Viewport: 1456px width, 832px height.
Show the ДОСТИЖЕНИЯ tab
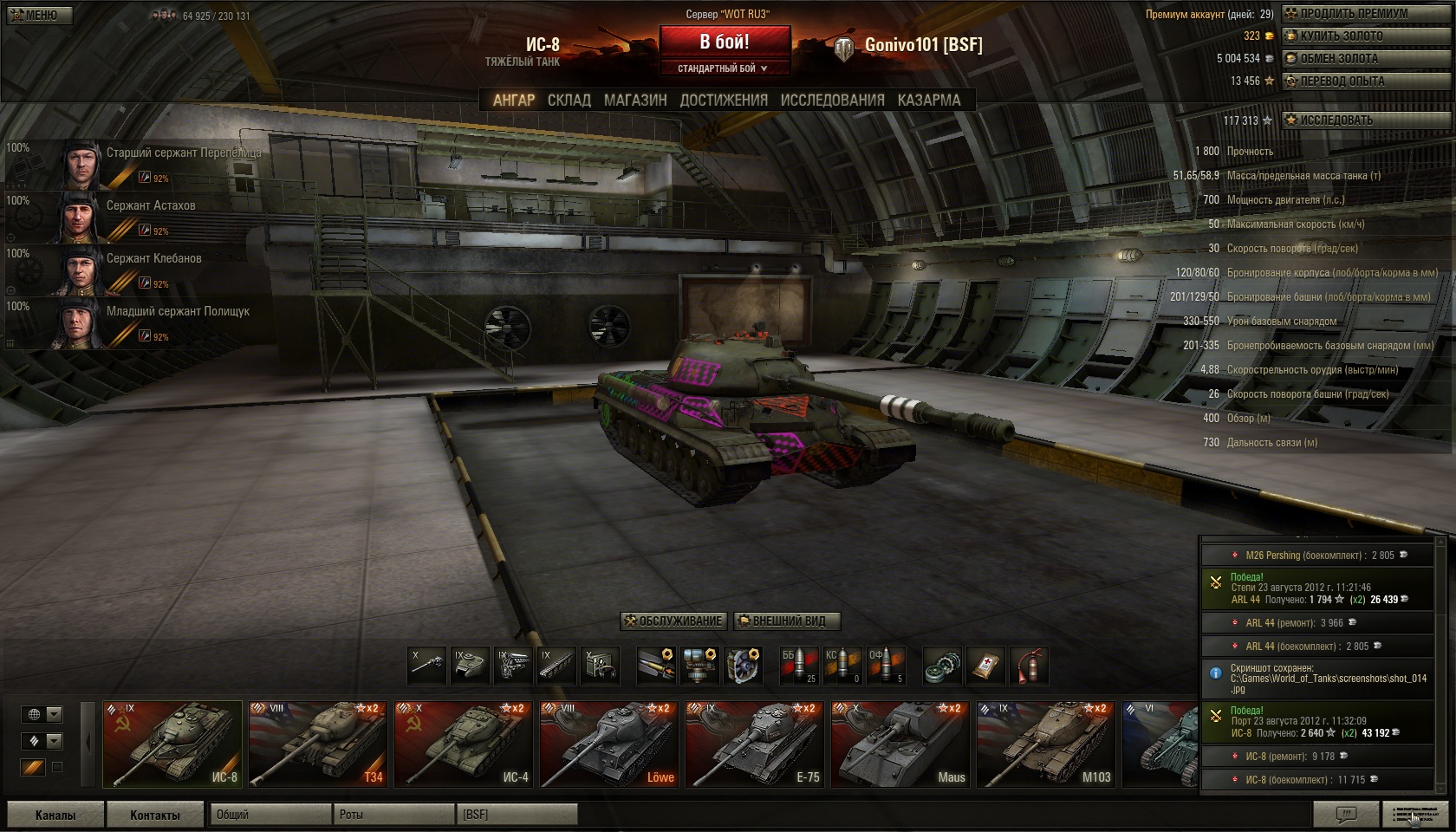(724, 101)
